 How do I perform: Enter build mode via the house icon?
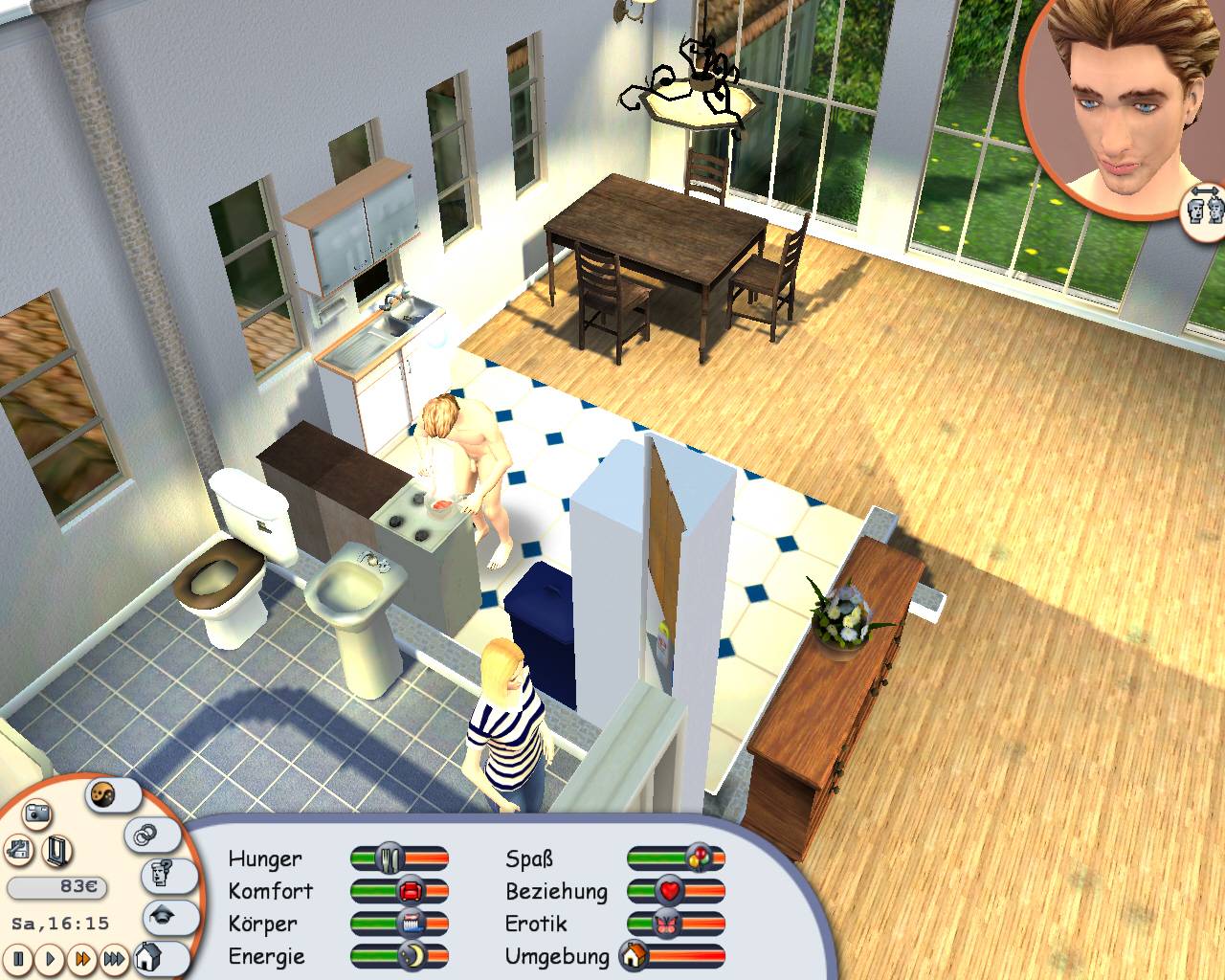(146, 958)
